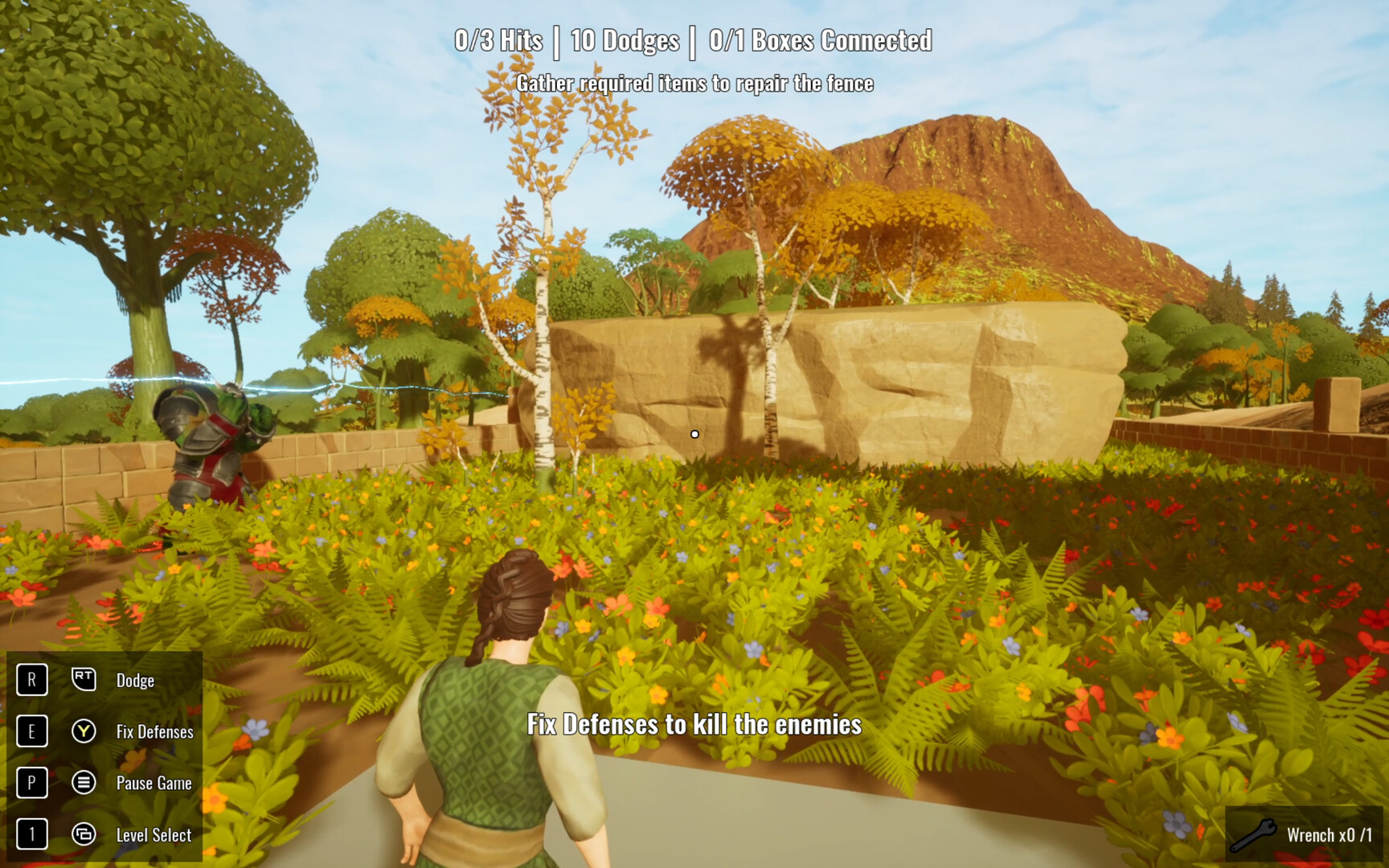Click the yellow Y button icon for Fix Defenses
The height and width of the screenshot is (868, 1389).
point(84,731)
